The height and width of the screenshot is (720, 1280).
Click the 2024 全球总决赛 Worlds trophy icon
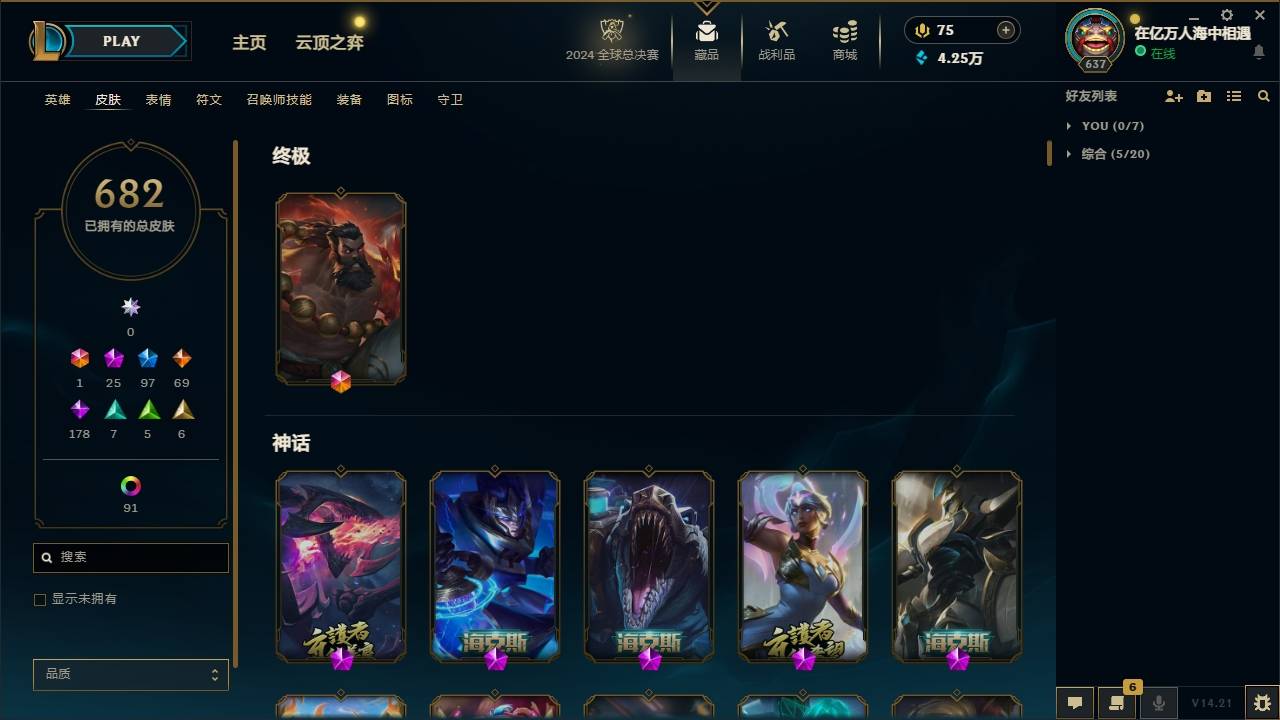coord(611,31)
